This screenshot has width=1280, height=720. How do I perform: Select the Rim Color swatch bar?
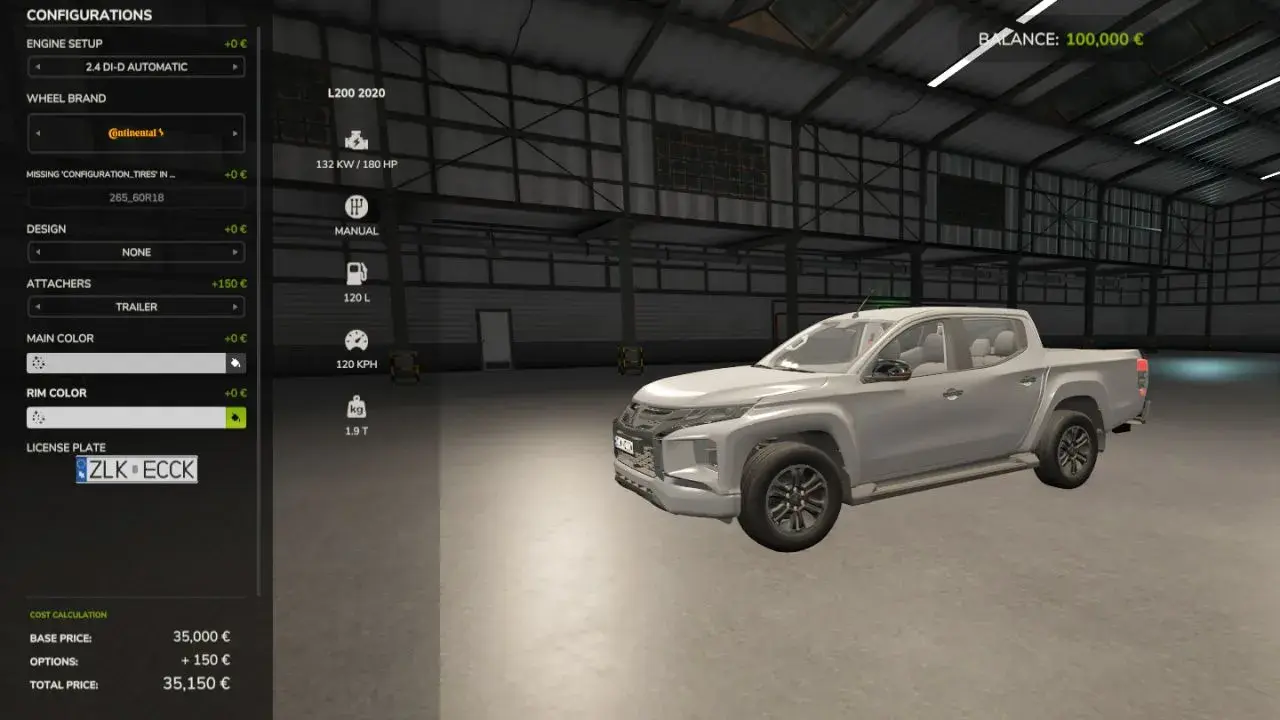click(x=125, y=417)
